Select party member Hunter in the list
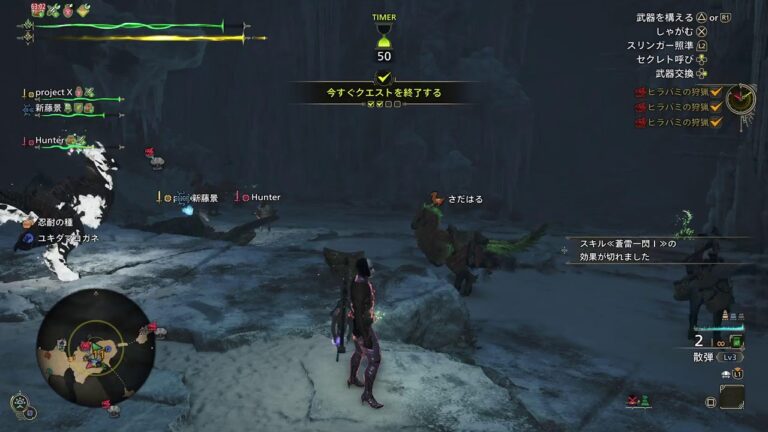768x432 pixels. [x=50, y=142]
